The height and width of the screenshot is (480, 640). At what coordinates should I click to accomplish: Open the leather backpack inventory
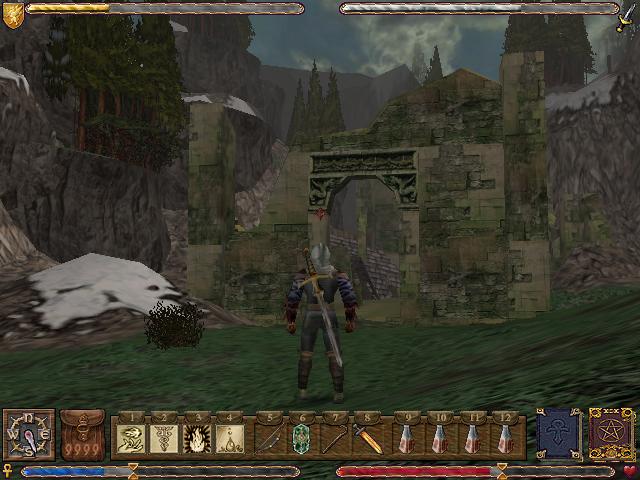click(x=82, y=435)
